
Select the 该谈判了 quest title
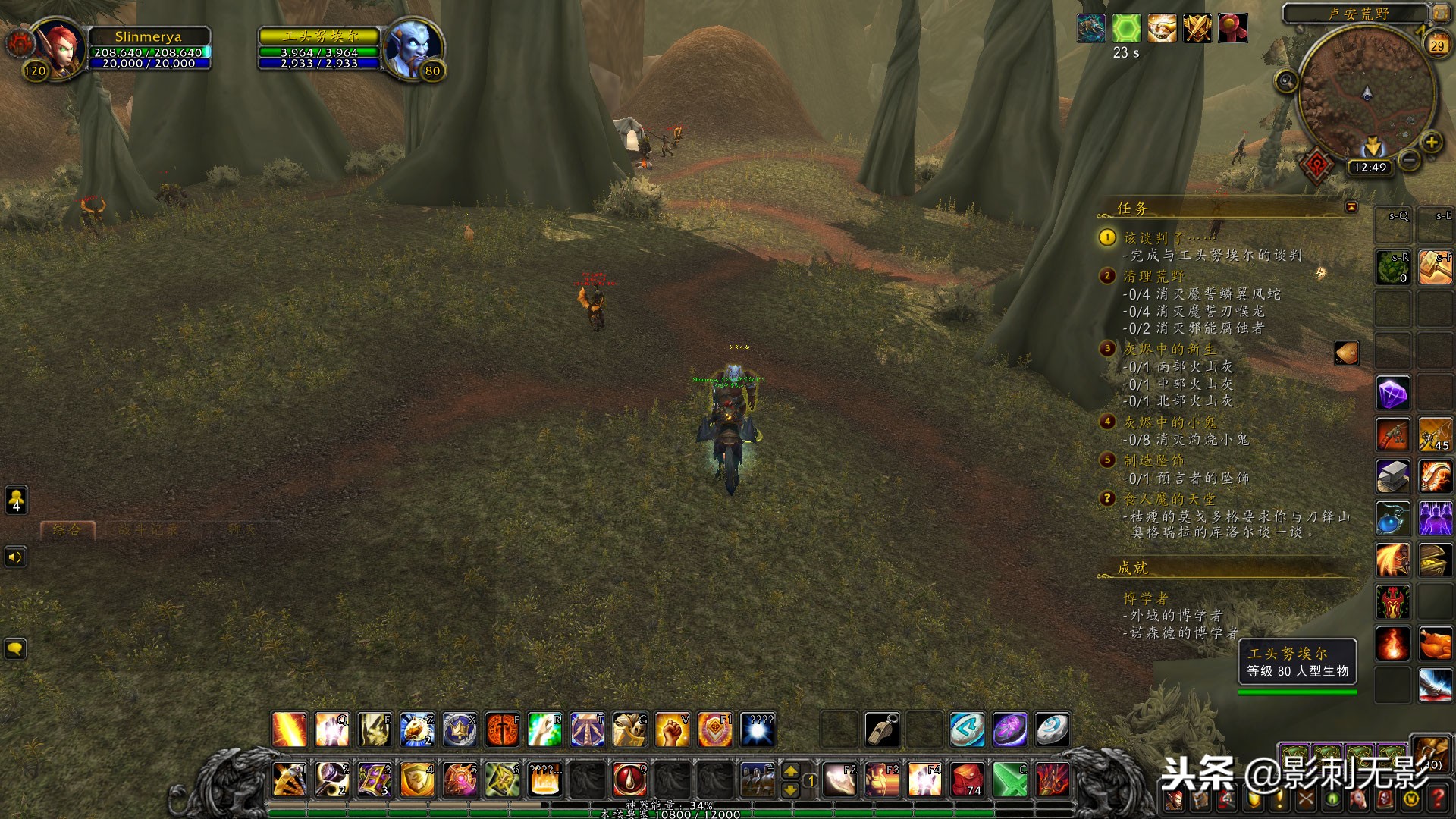tap(1153, 238)
